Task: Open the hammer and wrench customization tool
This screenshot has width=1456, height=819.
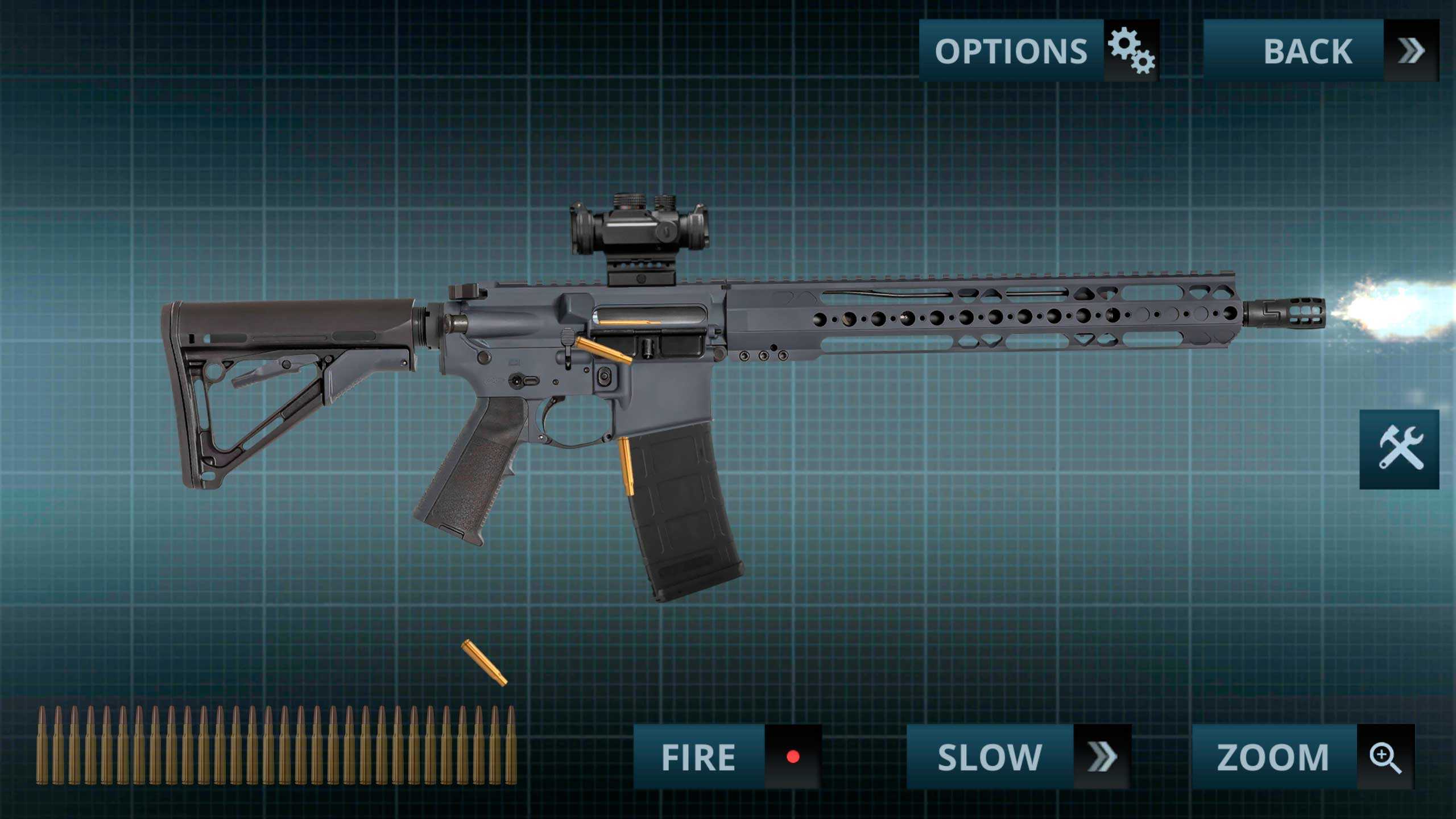Action: click(x=1399, y=449)
